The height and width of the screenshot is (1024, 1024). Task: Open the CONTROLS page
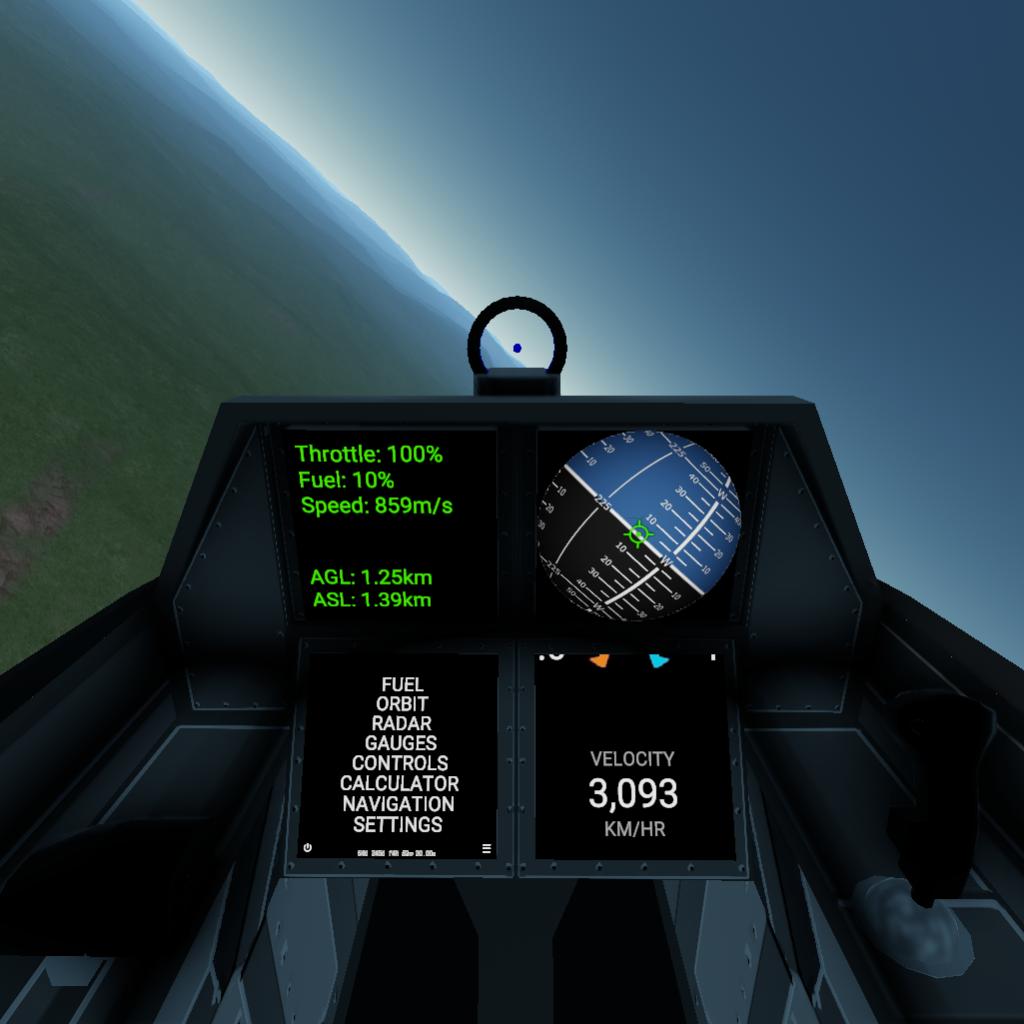(400, 763)
